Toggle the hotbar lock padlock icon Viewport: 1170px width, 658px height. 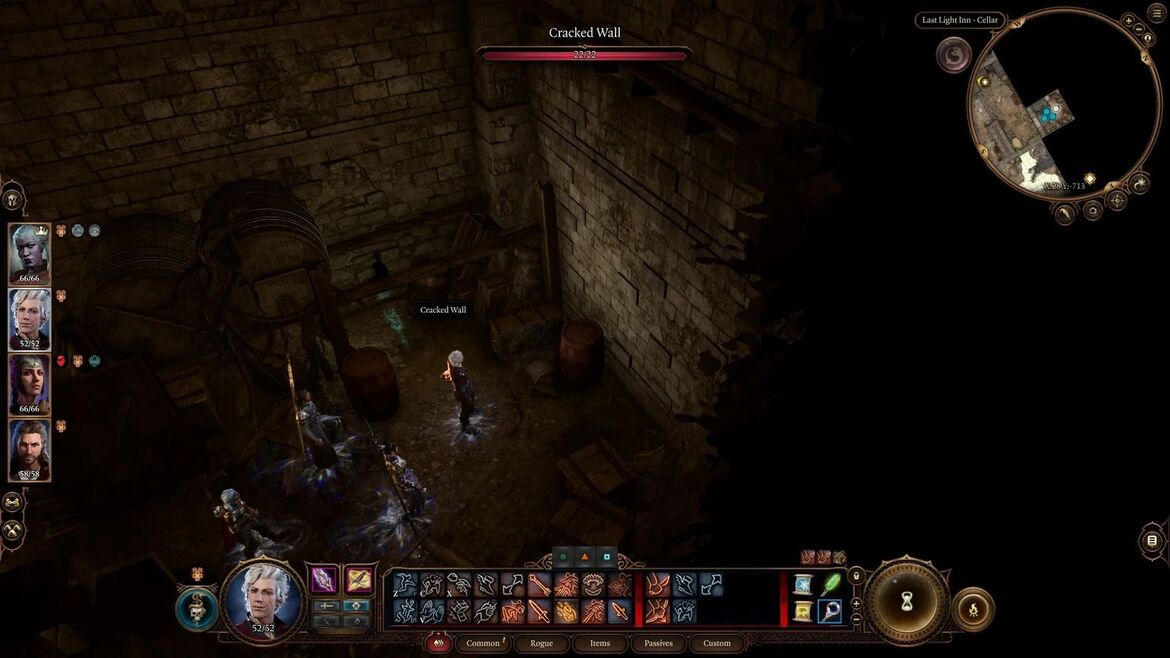[856, 576]
